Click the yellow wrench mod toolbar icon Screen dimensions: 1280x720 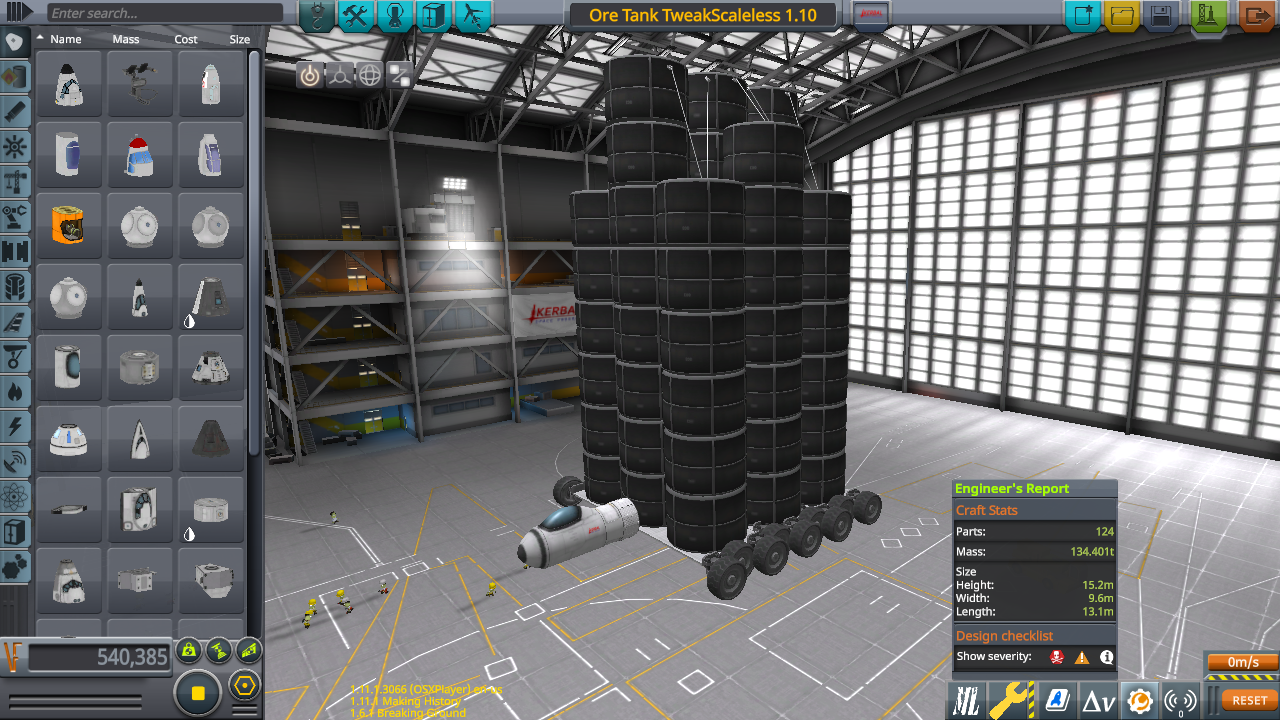tap(1009, 699)
